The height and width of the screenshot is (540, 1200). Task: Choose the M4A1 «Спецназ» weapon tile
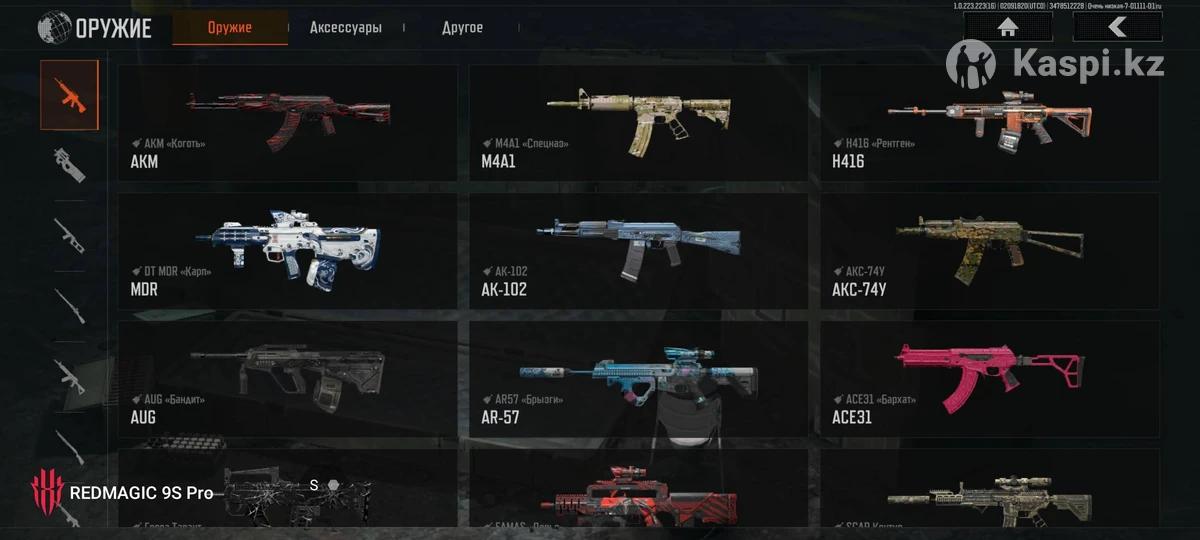click(x=638, y=123)
